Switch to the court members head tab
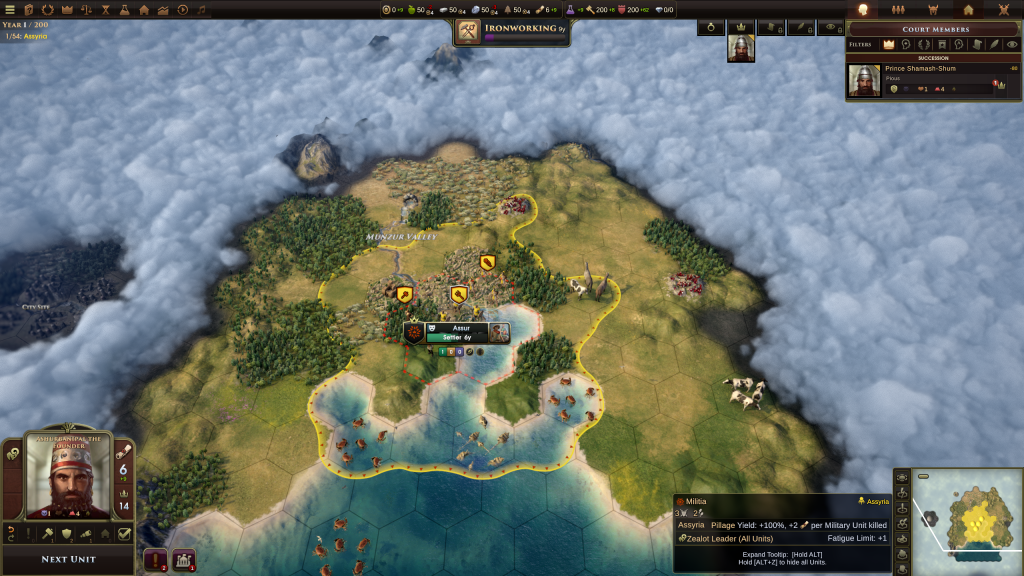 pyautogui.click(x=863, y=9)
